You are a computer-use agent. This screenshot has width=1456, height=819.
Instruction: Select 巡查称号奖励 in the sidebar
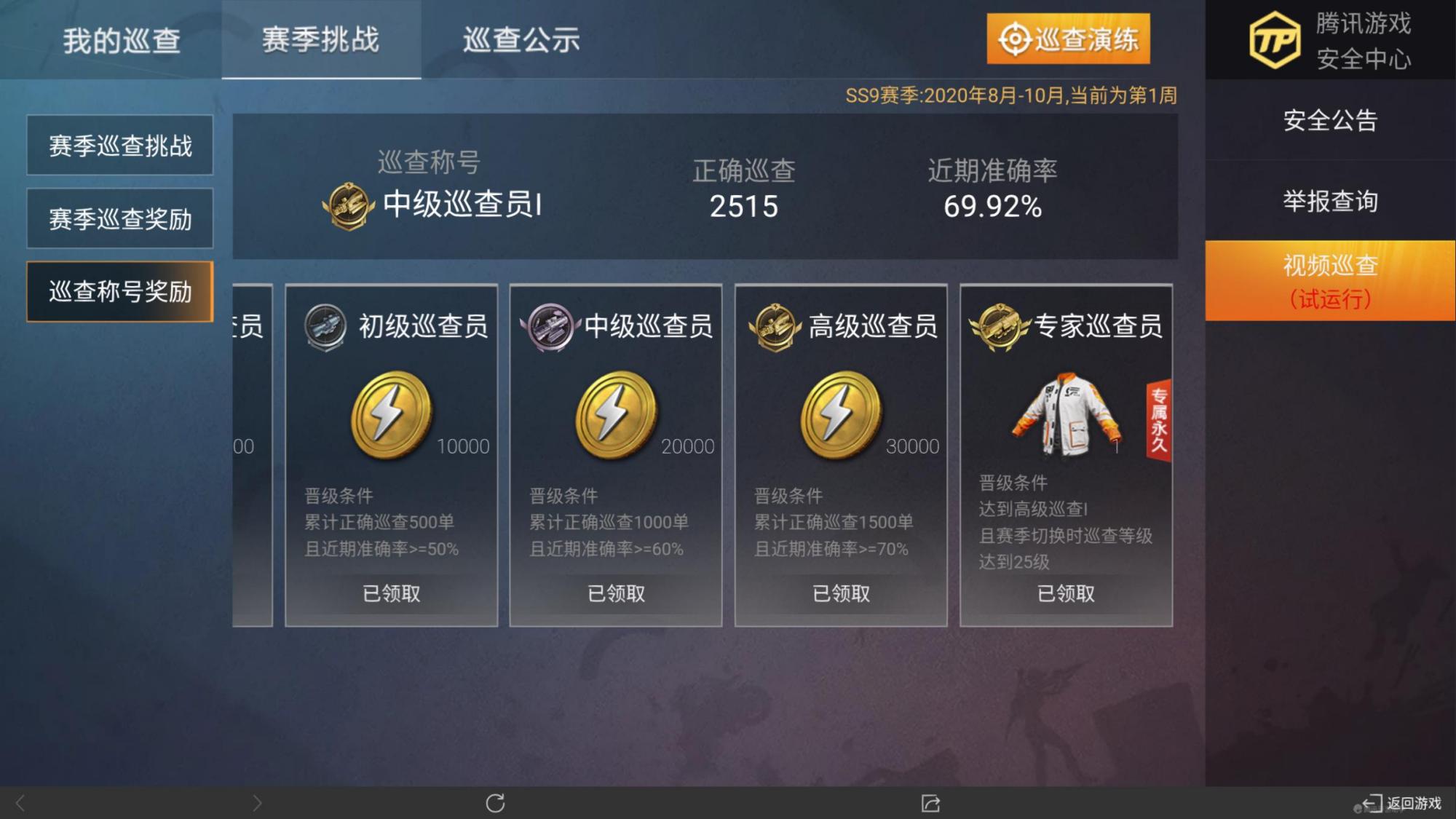119,291
